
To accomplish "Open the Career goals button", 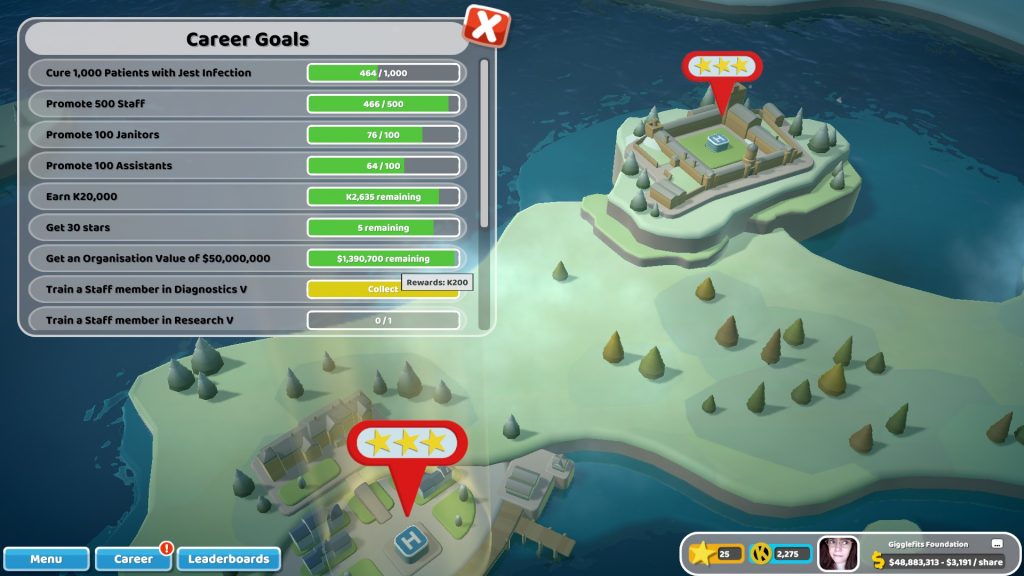I will click(x=133, y=559).
